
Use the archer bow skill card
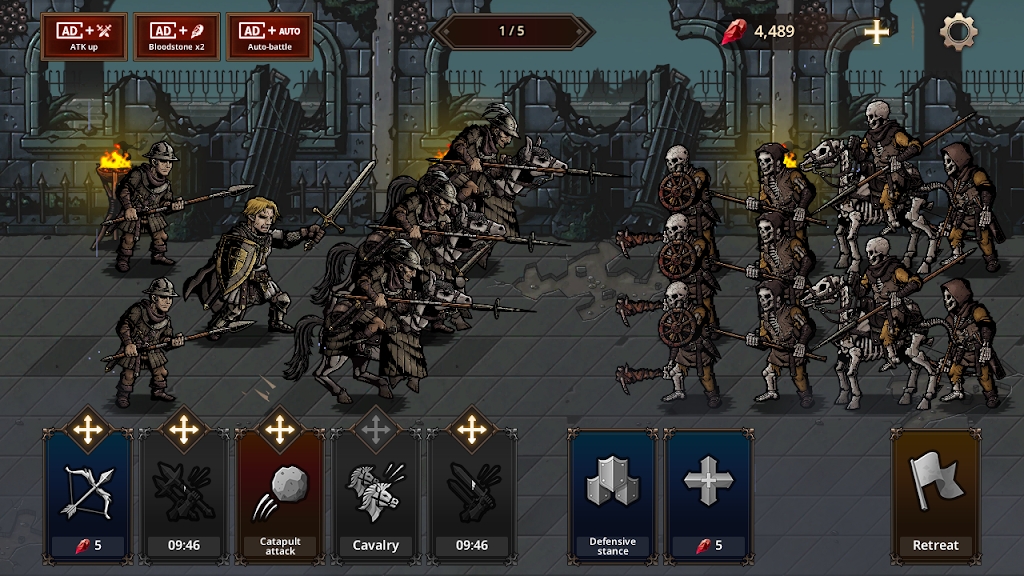(x=87, y=493)
